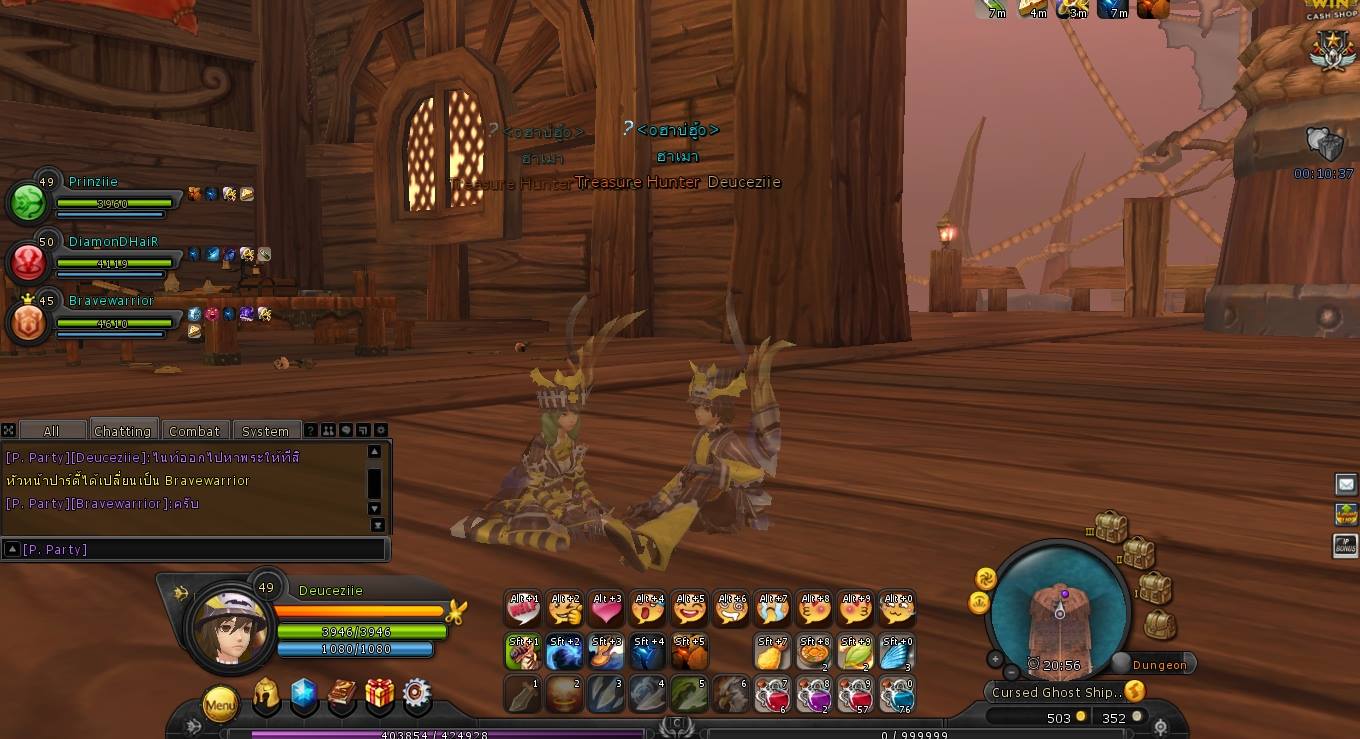The image size is (1360, 739).
Task: Open the chat settings gear icon
Action: 380,431
